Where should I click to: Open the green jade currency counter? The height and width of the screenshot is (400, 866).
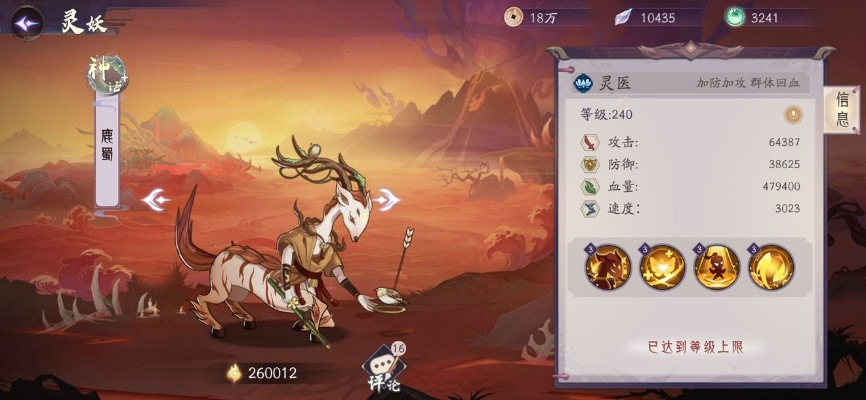coord(760,17)
